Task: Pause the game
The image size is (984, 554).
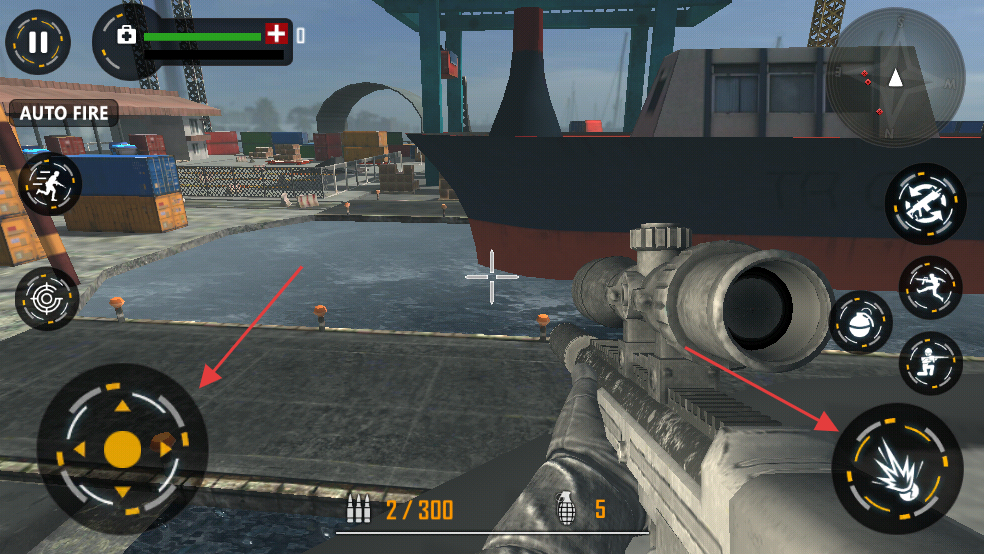Action: 38,42
